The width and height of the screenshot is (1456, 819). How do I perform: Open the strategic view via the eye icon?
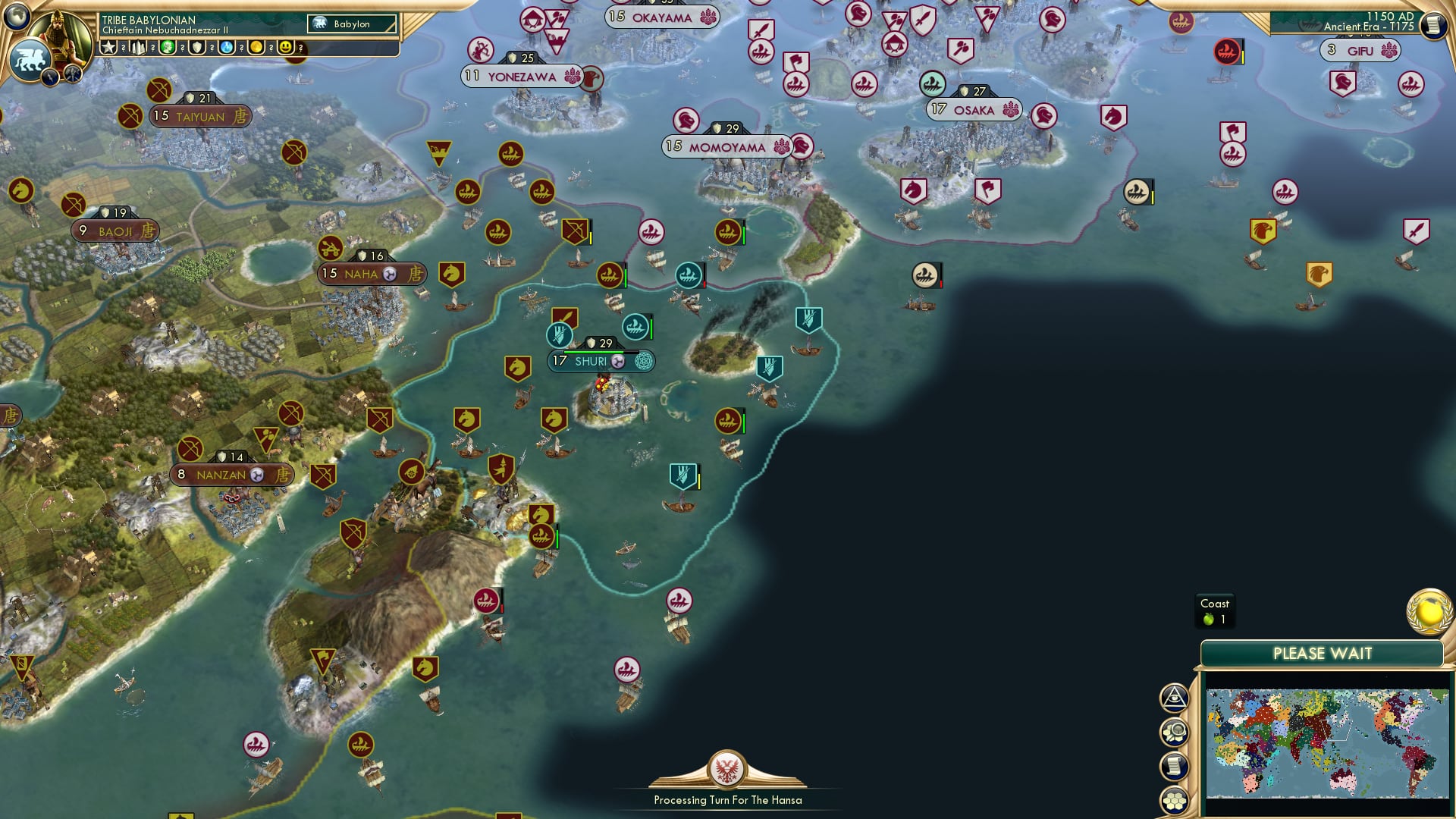[x=1173, y=698]
